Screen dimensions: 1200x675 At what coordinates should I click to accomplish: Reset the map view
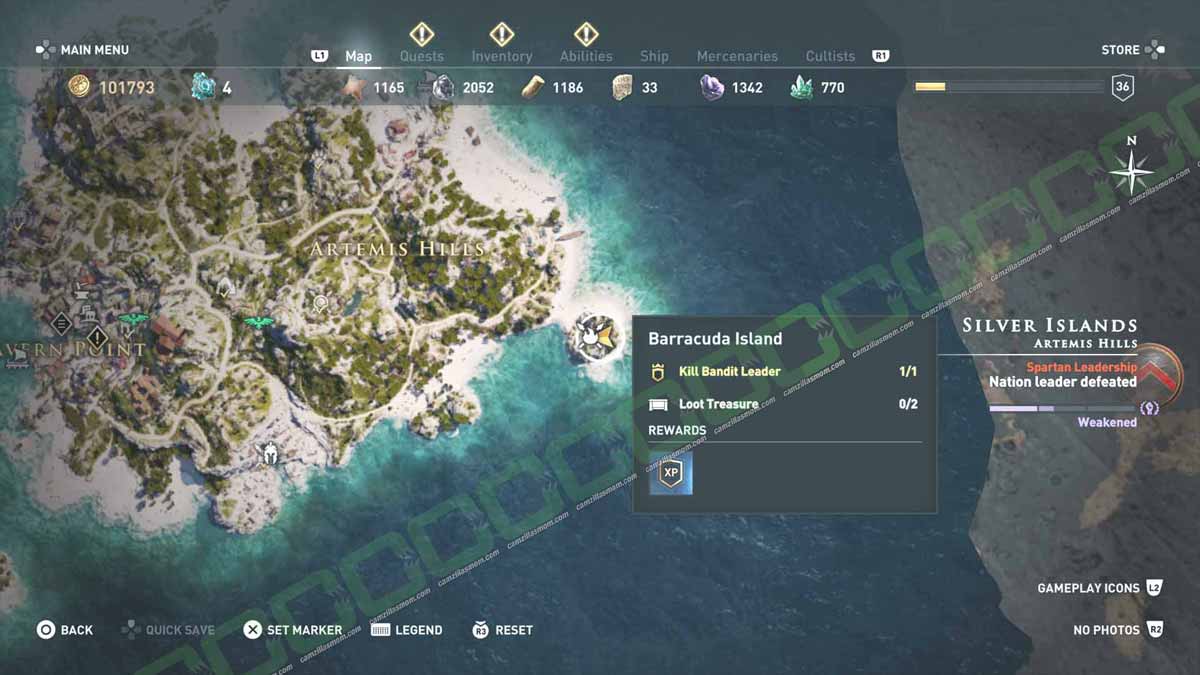click(x=502, y=630)
